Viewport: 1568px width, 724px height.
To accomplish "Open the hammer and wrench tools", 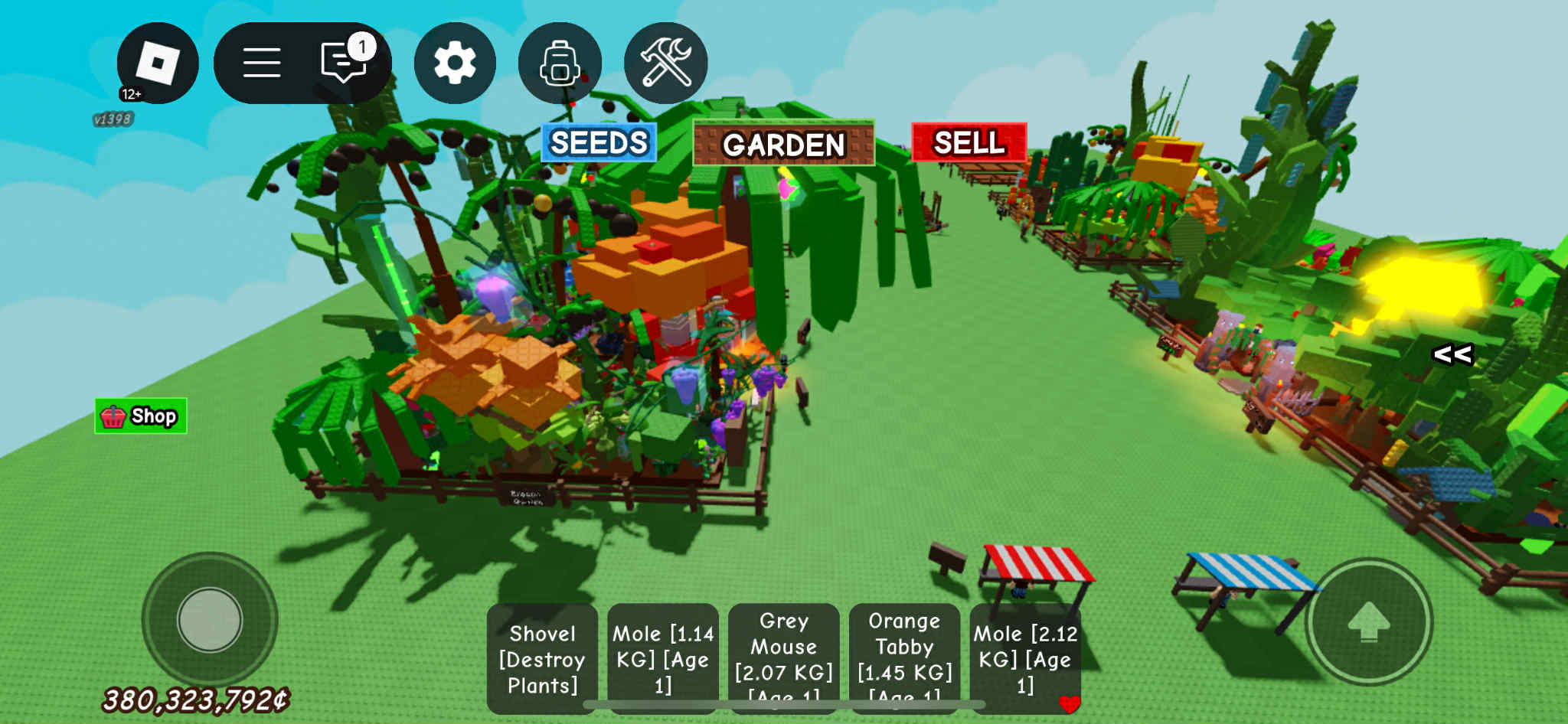I will (x=665, y=63).
